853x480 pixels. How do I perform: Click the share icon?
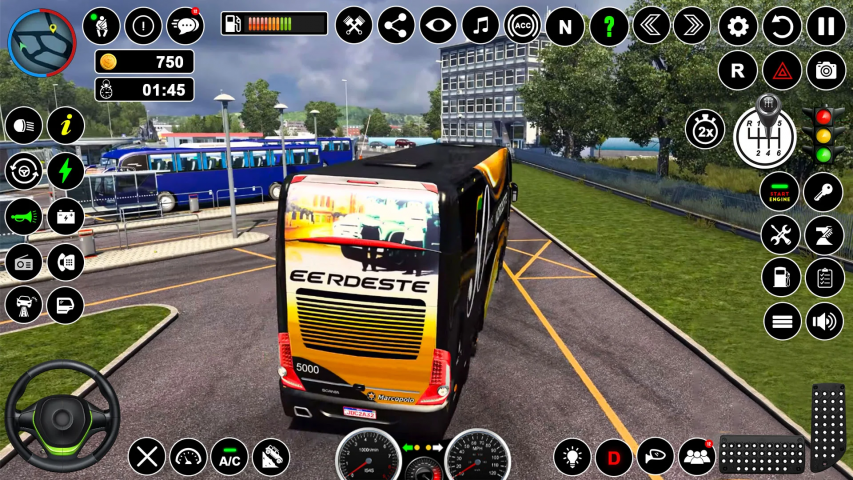(x=396, y=25)
